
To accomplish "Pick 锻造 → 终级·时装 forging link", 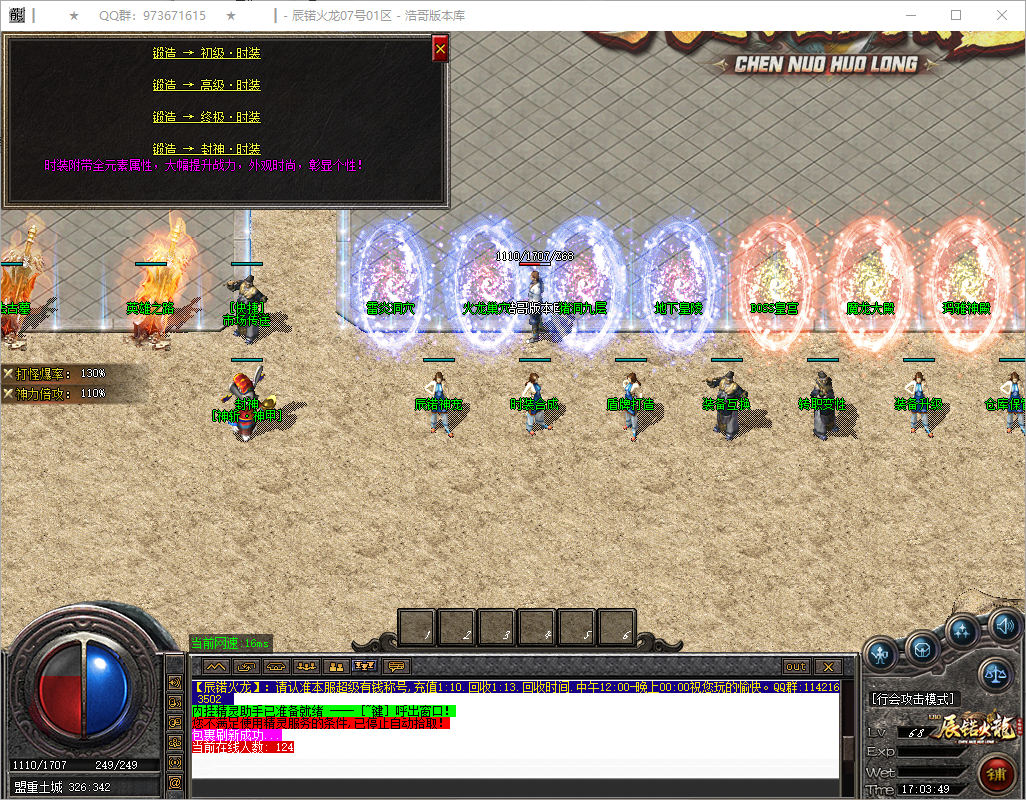I will (x=207, y=117).
